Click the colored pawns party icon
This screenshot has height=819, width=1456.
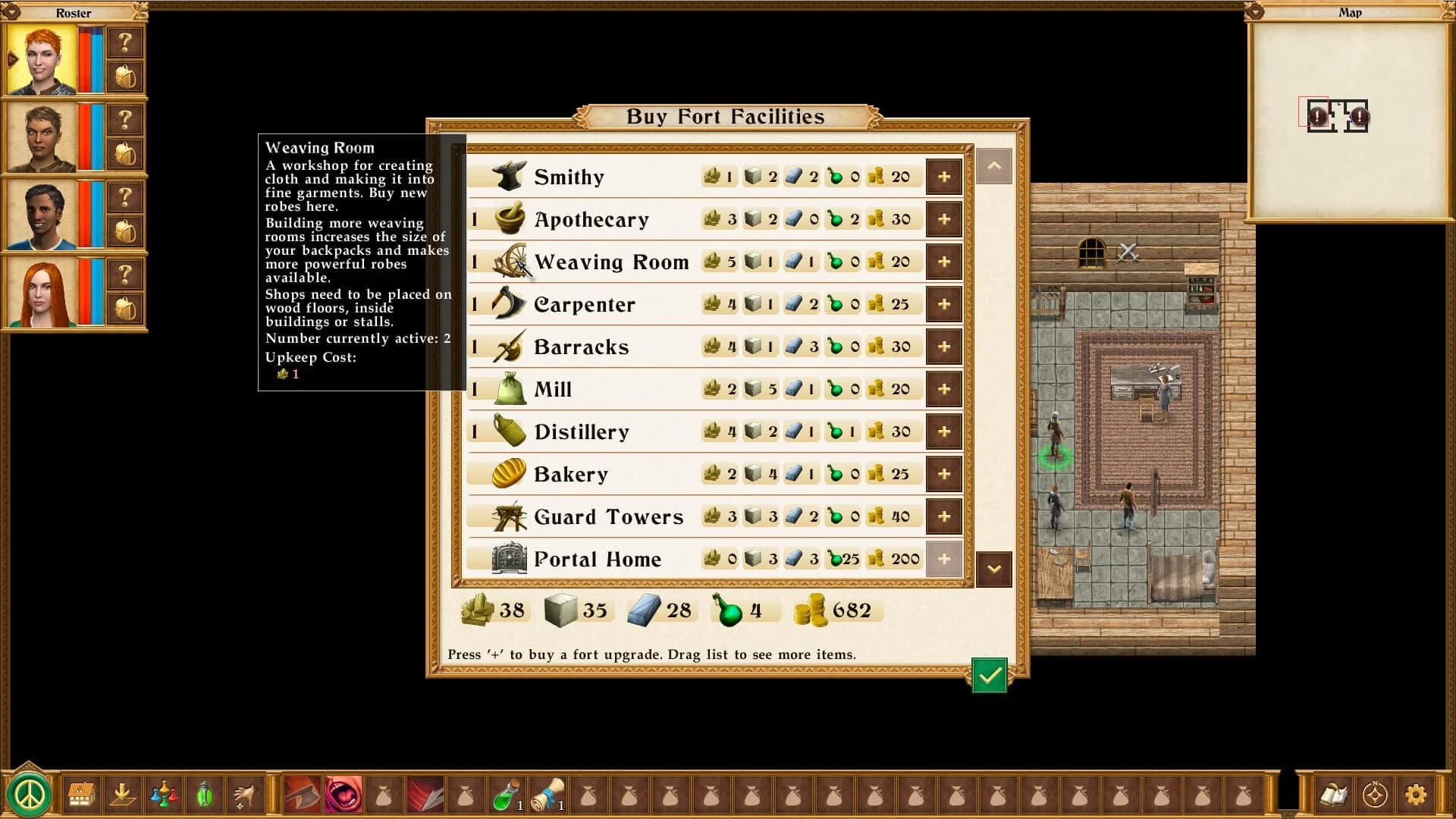coord(164,795)
